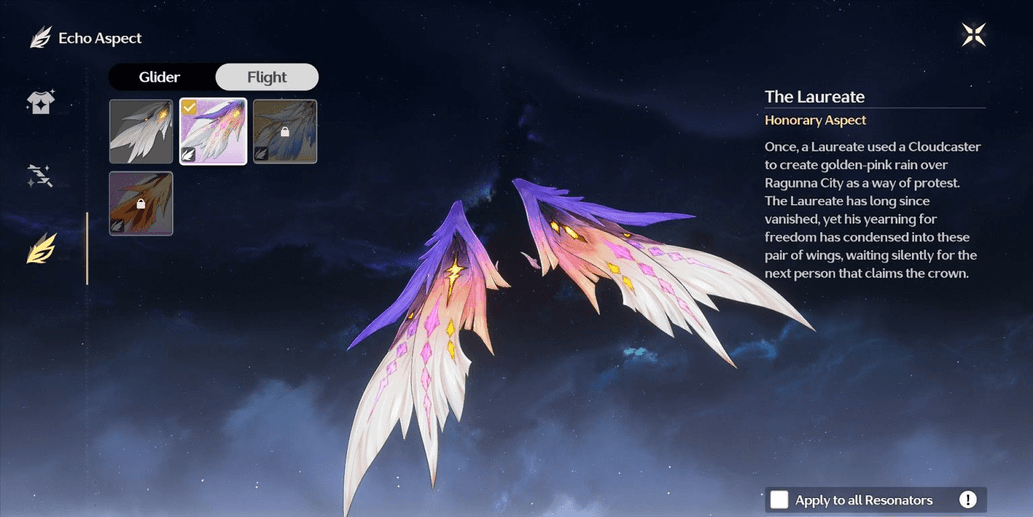The image size is (1033, 517).
Task: Tick the Apply to all Resonators checkbox
Action: pos(779,500)
